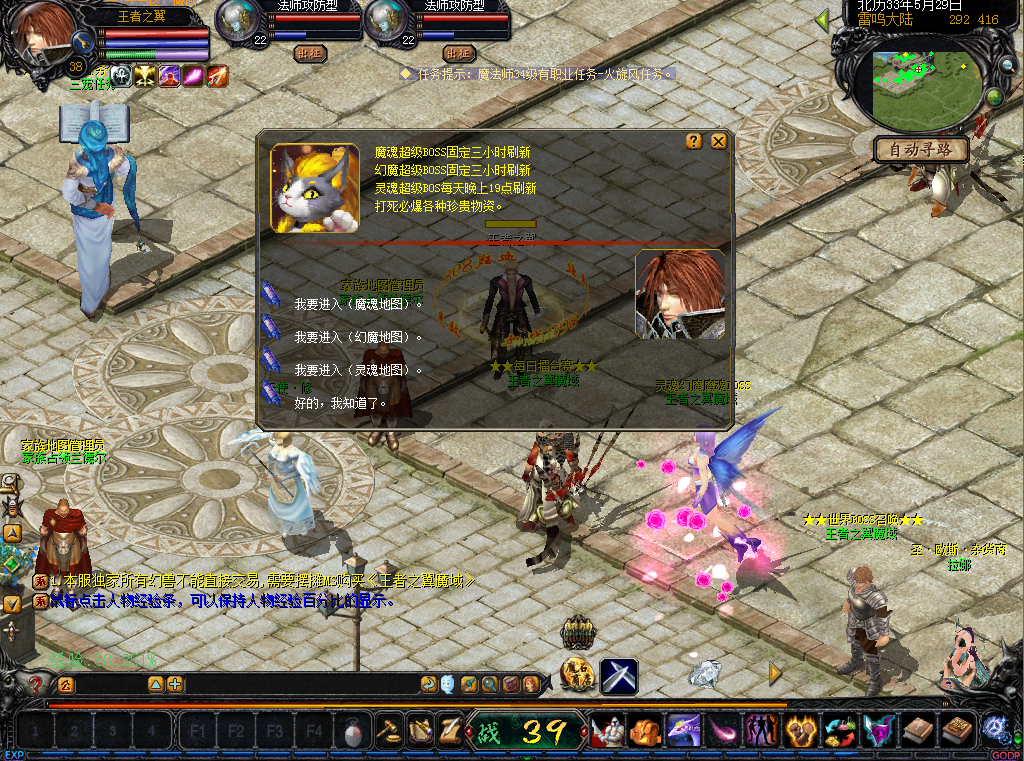The height and width of the screenshot is (761, 1024).
Task: Open the world globe map button
Action: (x=993, y=97)
